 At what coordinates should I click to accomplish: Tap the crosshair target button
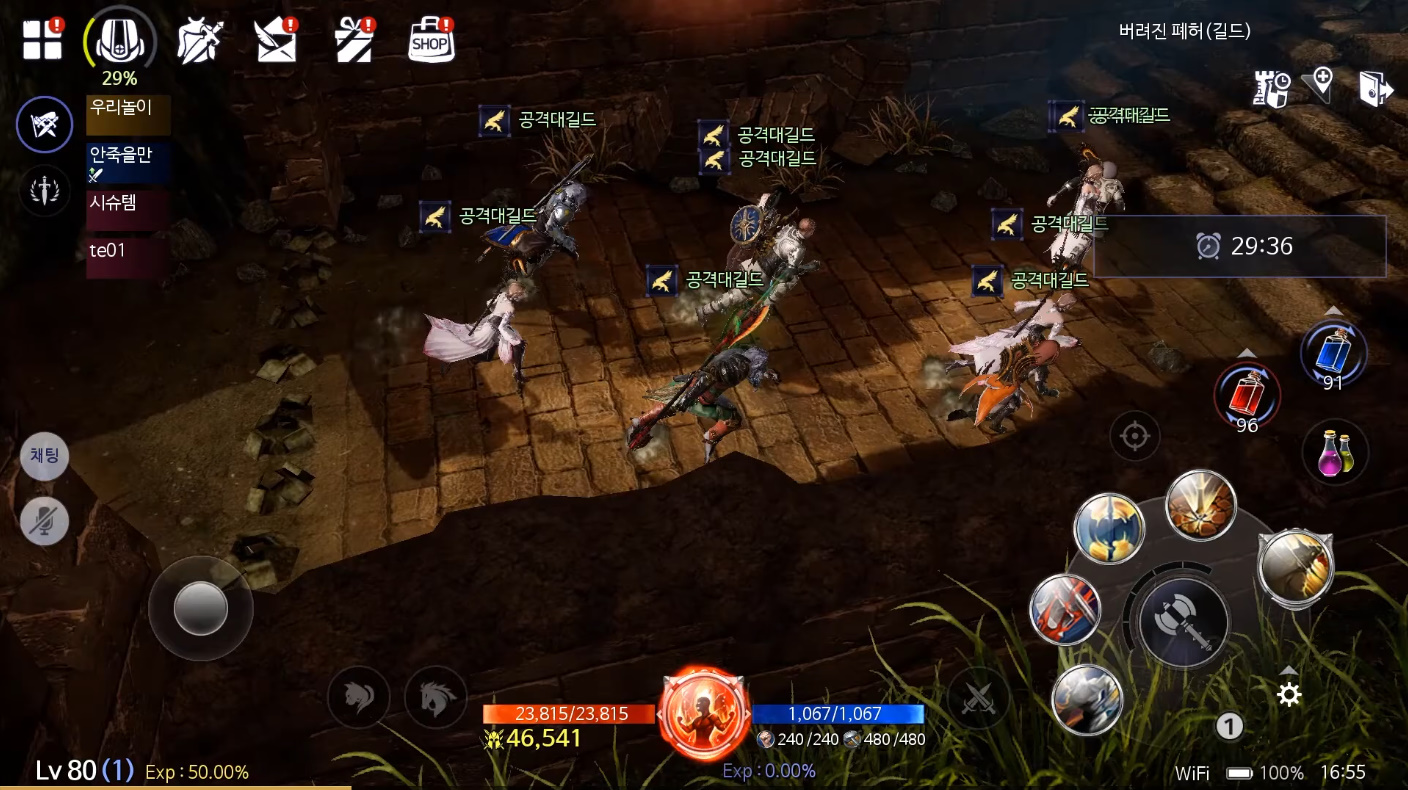[x=1134, y=437]
